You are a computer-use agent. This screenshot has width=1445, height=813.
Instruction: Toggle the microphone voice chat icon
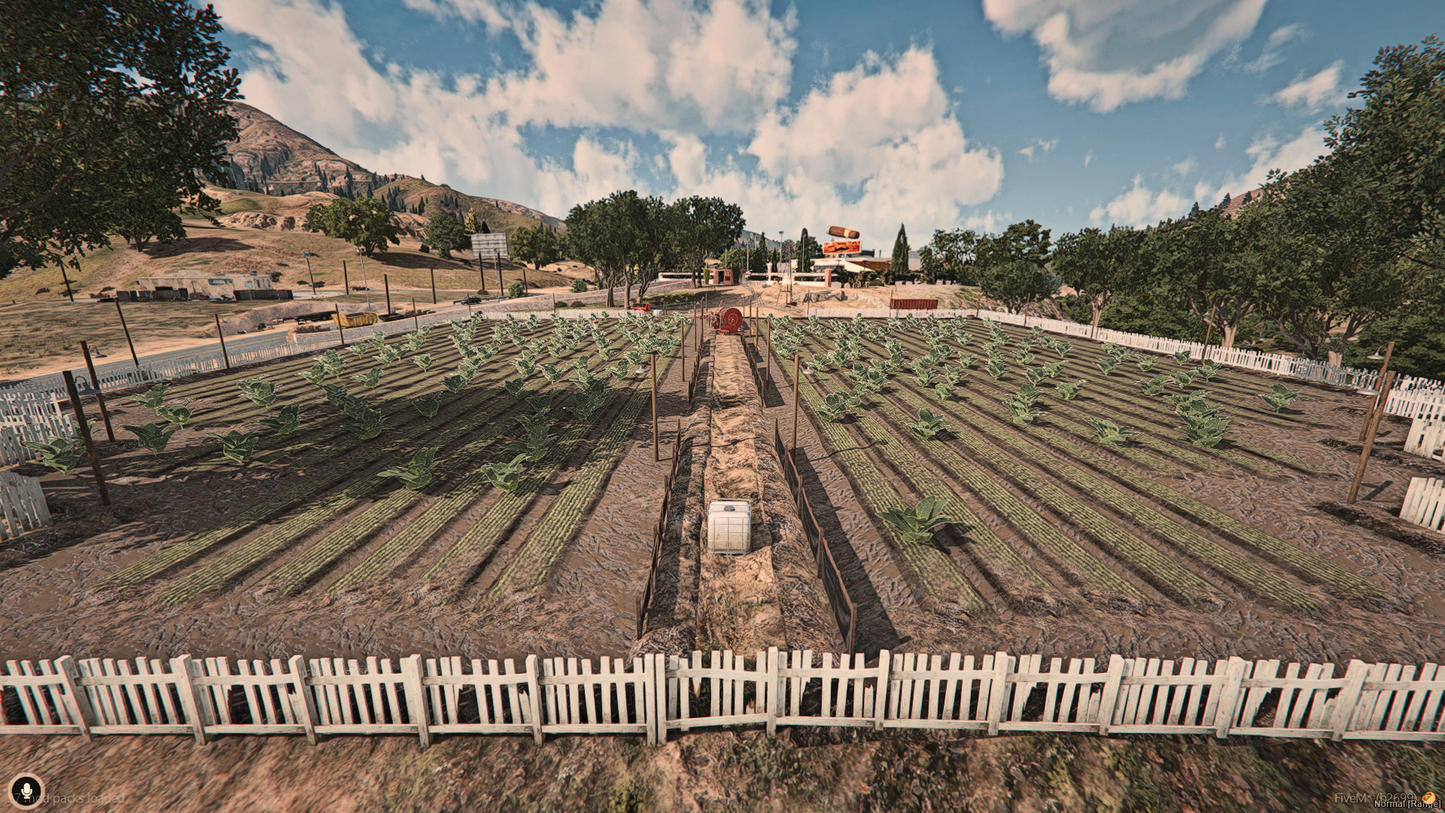(x=26, y=790)
